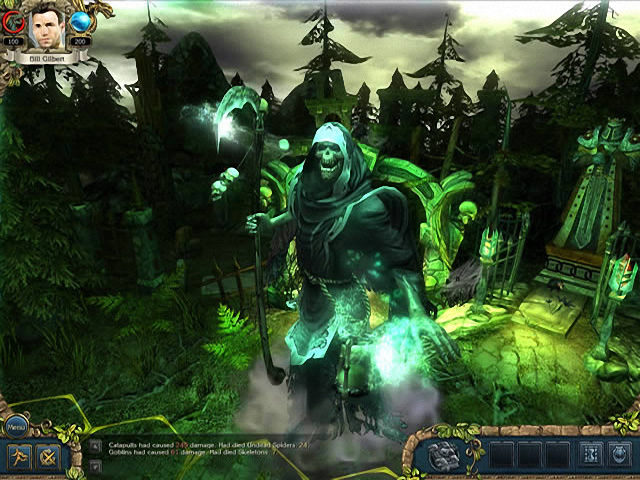Screen dimensions: 640x480
Task: Click the red-ringed dragon emblem
Action: click(14, 23)
